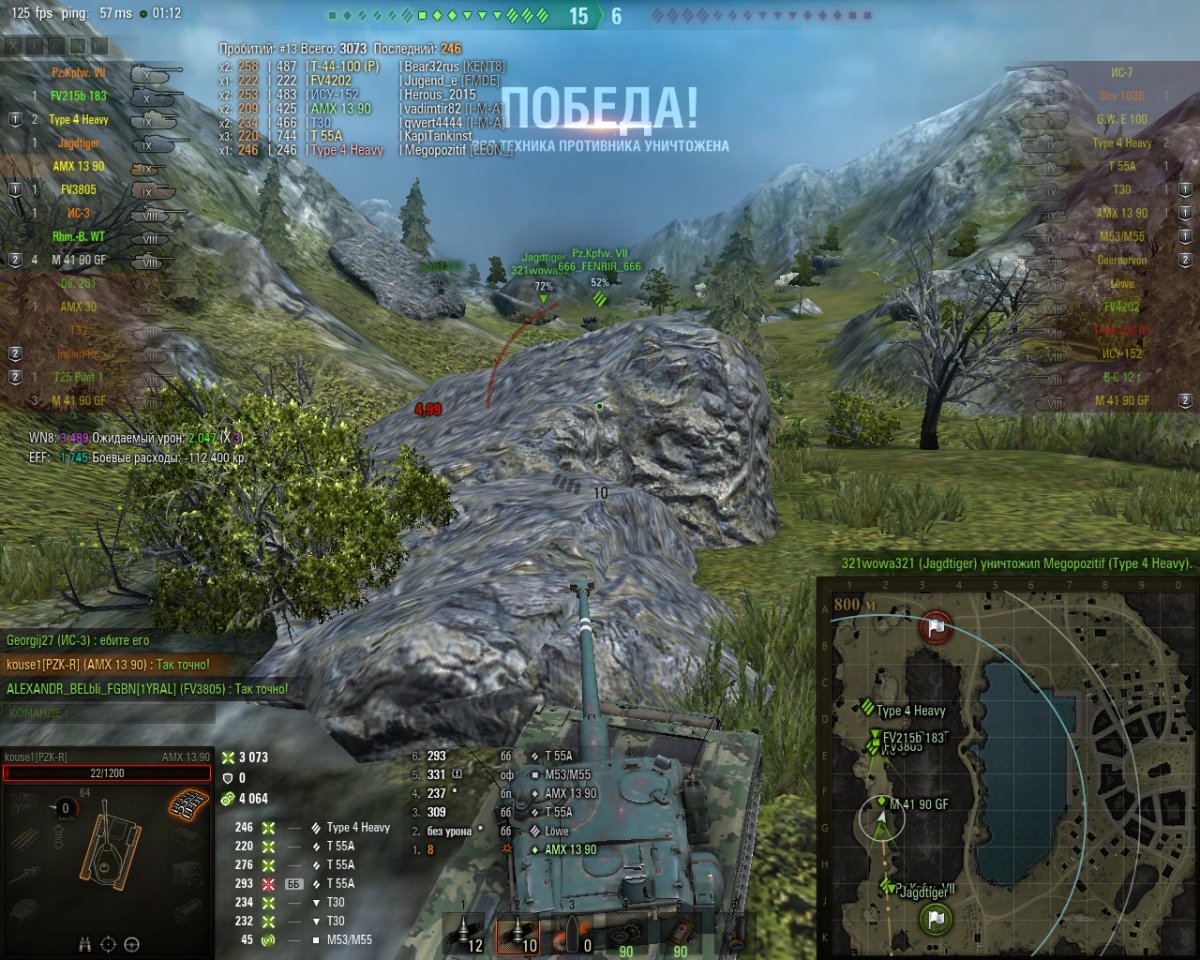This screenshot has height=960, width=1200.
Task: Select the first shell slot with 12 rounds
Action: (464, 933)
